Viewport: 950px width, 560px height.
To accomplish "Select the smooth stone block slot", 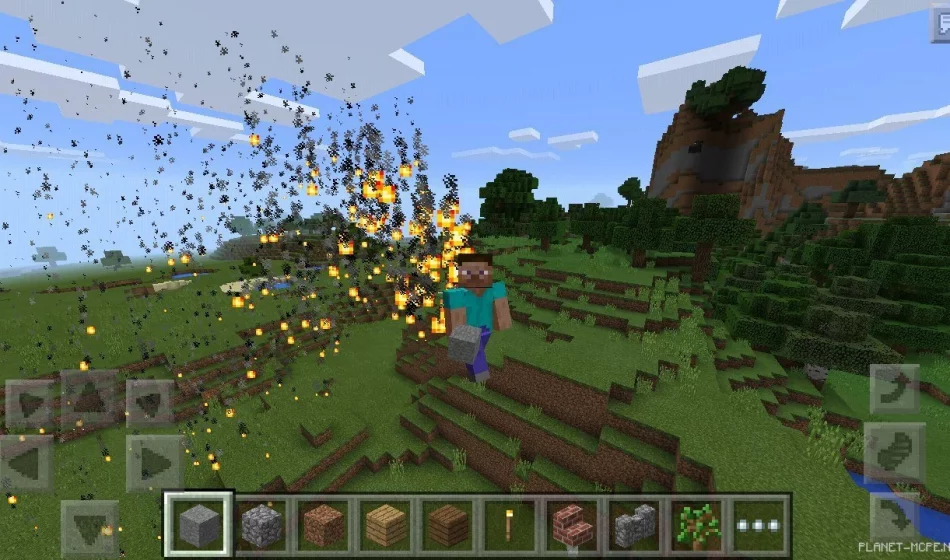I will tap(199, 524).
